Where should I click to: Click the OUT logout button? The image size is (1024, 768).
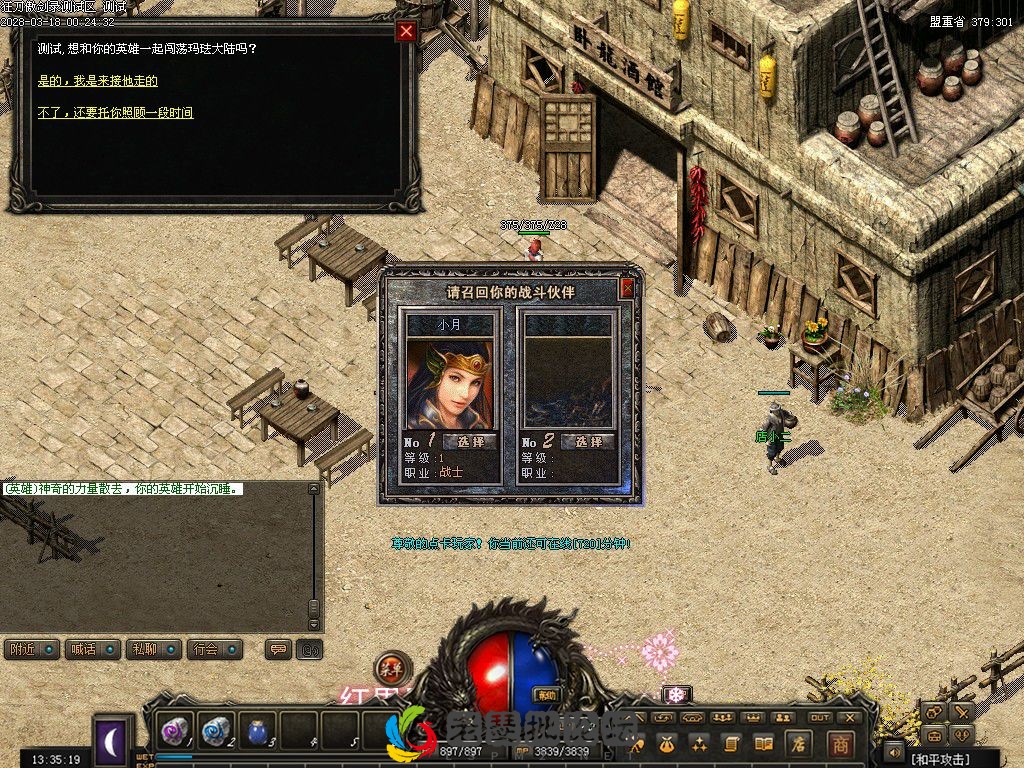pos(820,717)
